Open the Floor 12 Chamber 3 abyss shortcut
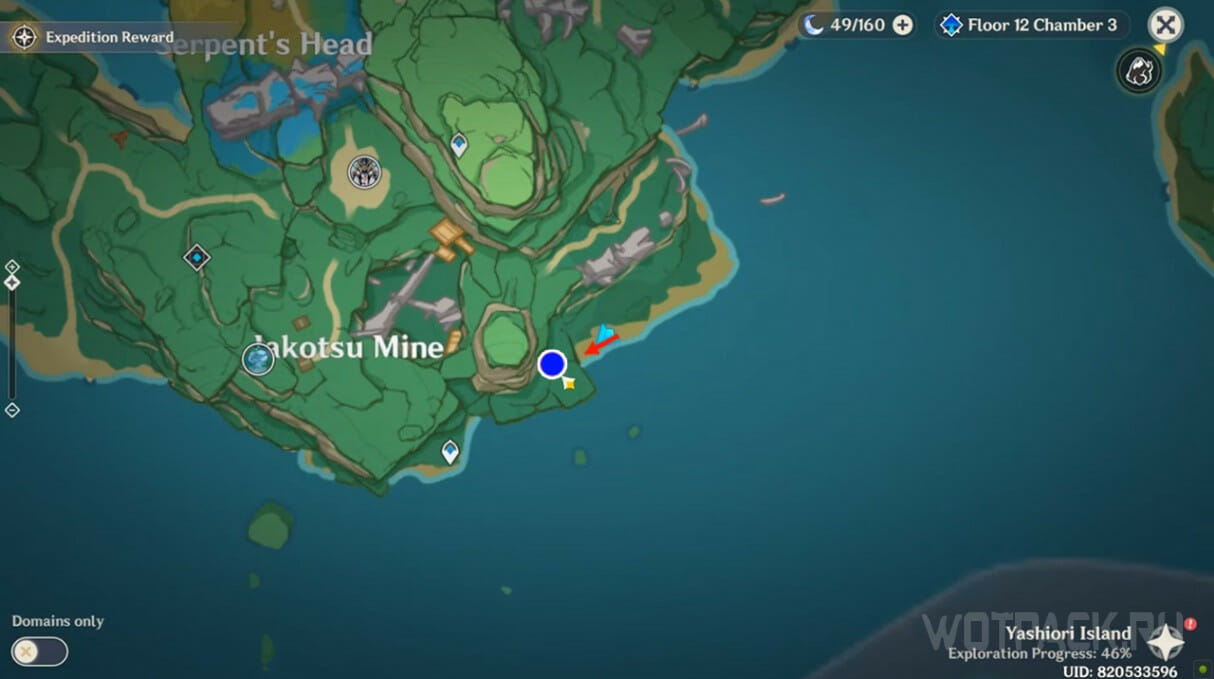This screenshot has width=1214, height=679. tap(1030, 25)
